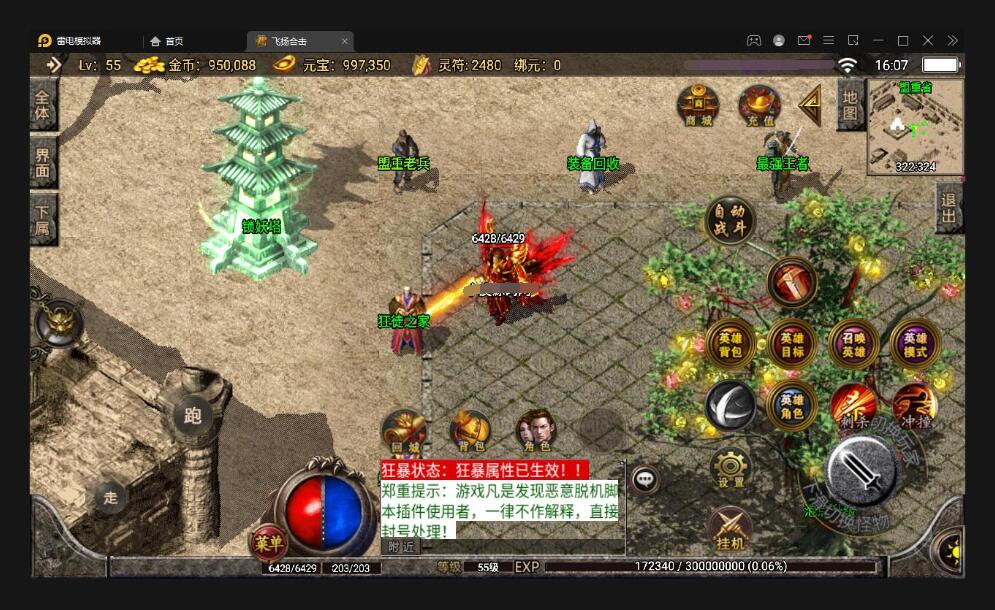The height and width of the screenshot is (610, 995).
Task: Open the 商城 shop icon
Action: [698, 104]
